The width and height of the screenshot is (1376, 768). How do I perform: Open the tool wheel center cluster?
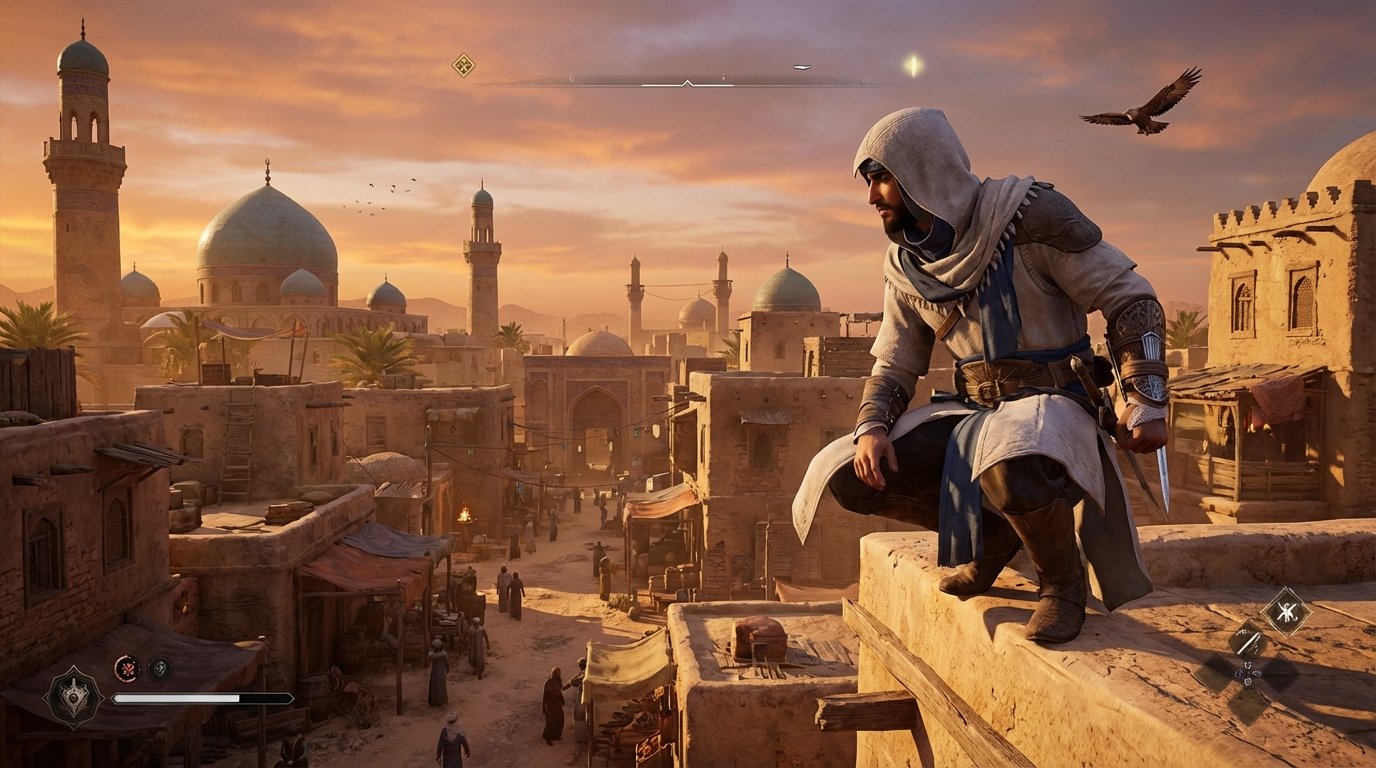1247,672
